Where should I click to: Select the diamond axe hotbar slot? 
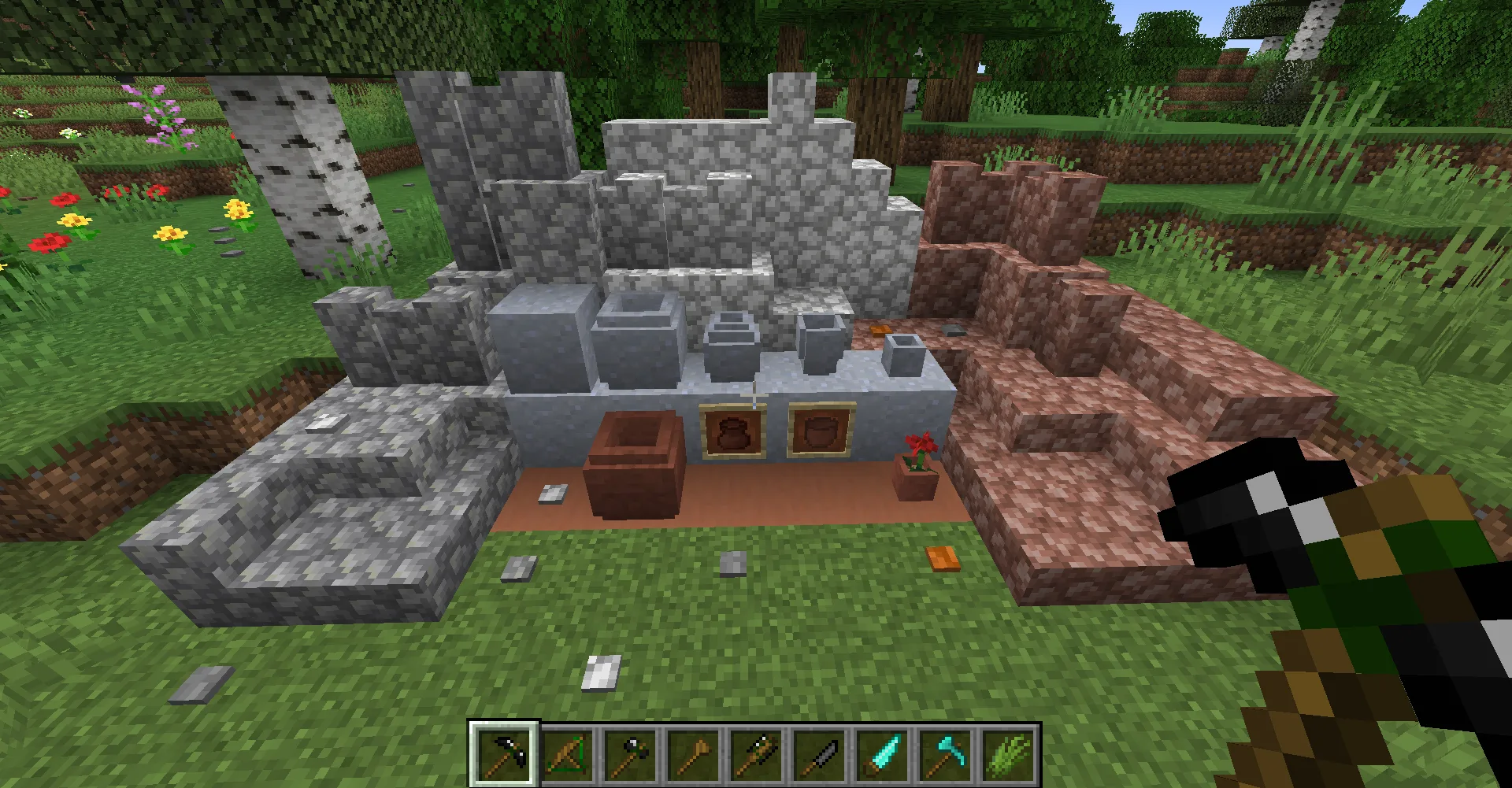point(947,754)
